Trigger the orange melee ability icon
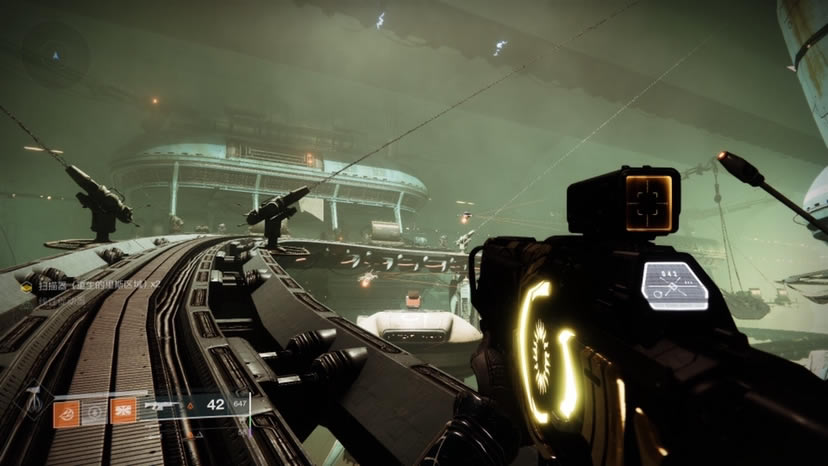 [x=124, y=411]
